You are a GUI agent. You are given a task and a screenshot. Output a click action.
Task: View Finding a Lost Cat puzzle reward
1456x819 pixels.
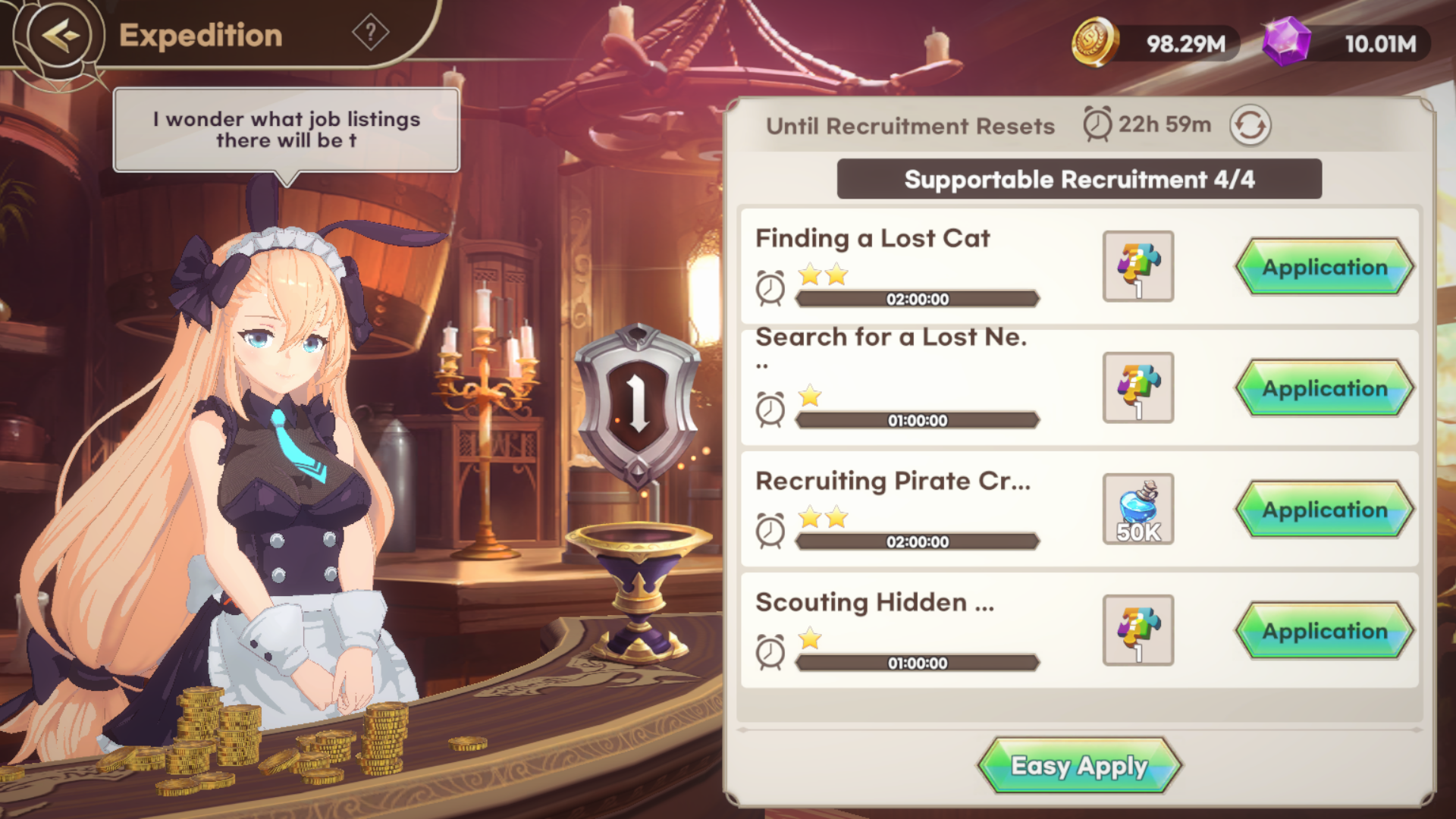pyautogui.click(x=1137, y=267)
